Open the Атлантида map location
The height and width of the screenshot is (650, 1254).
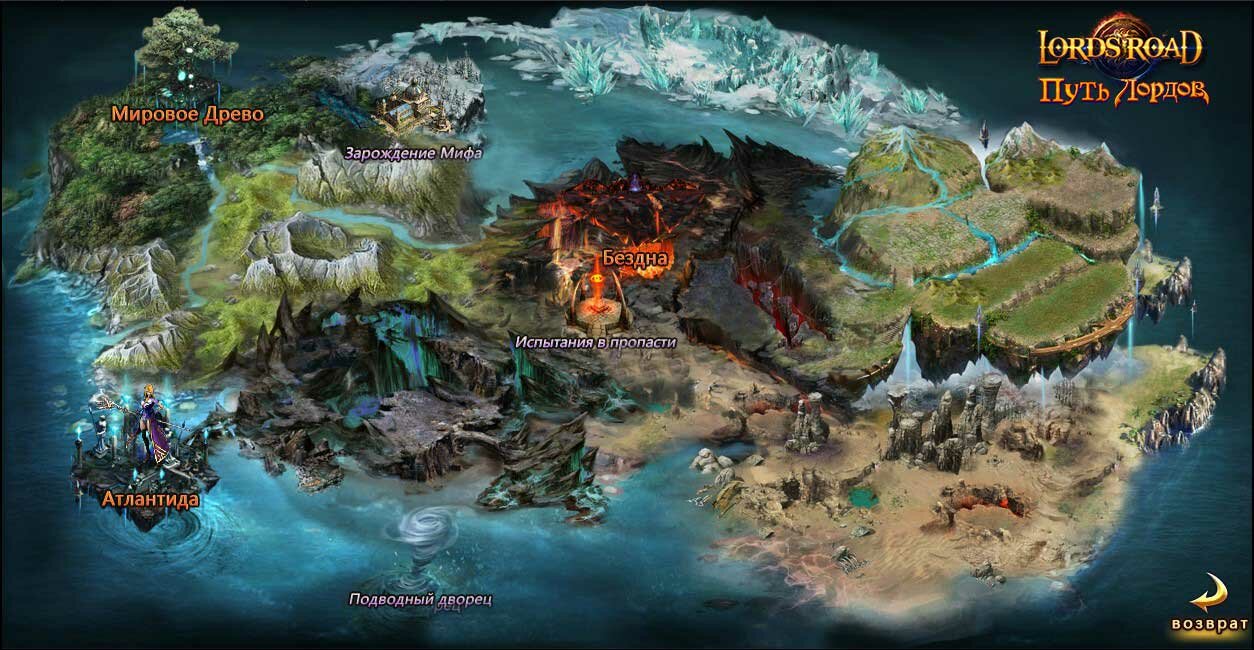tap(150, 499)
